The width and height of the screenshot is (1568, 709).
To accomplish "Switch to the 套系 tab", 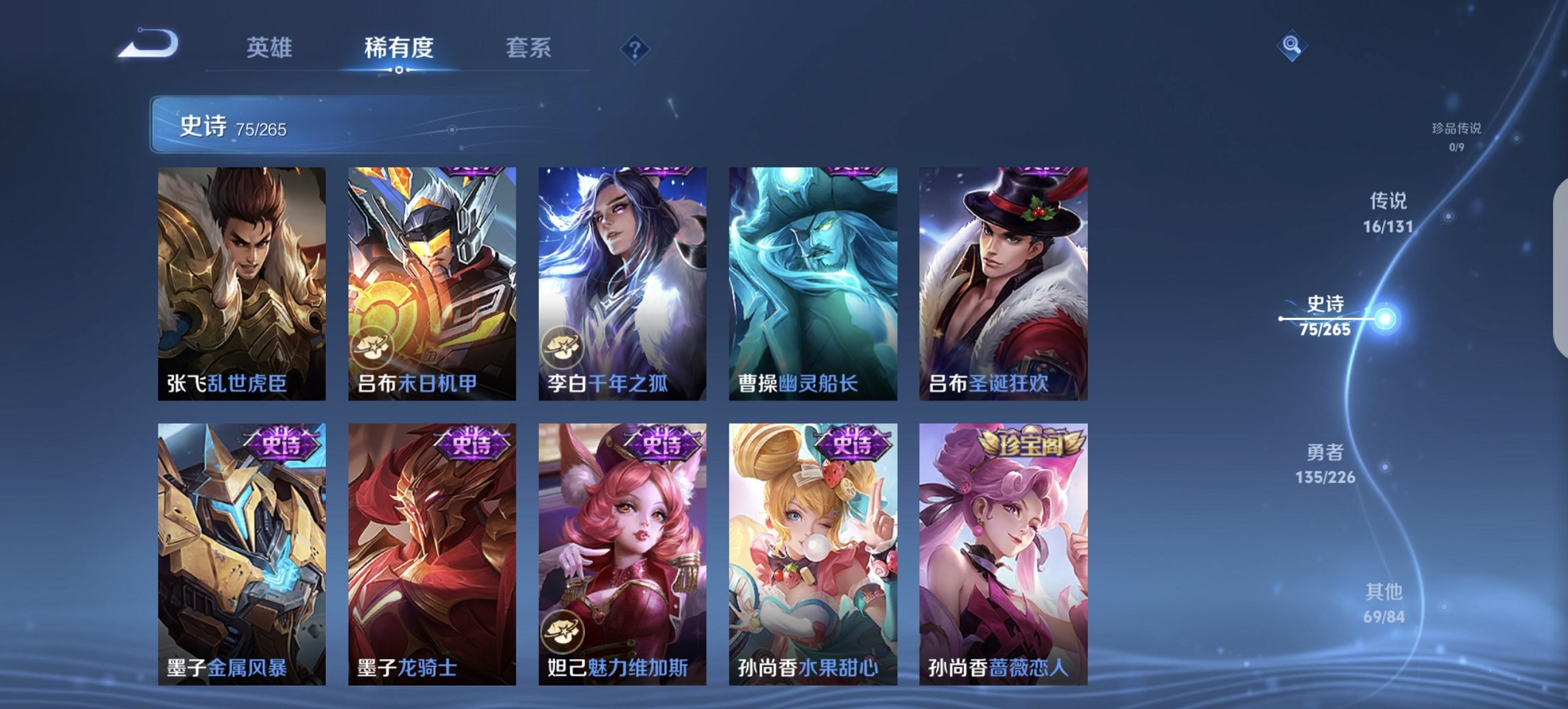I will 527,48.
